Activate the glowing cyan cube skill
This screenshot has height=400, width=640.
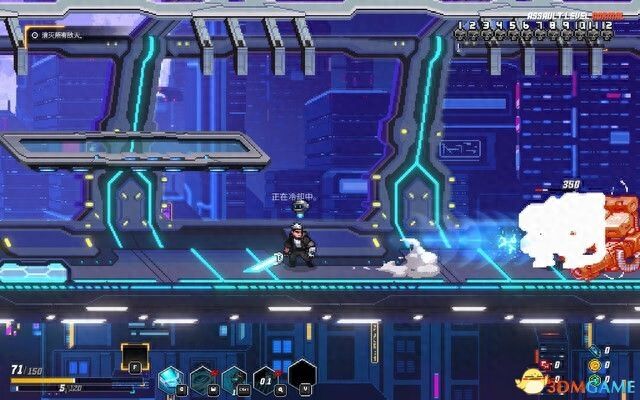pos(170,379)
